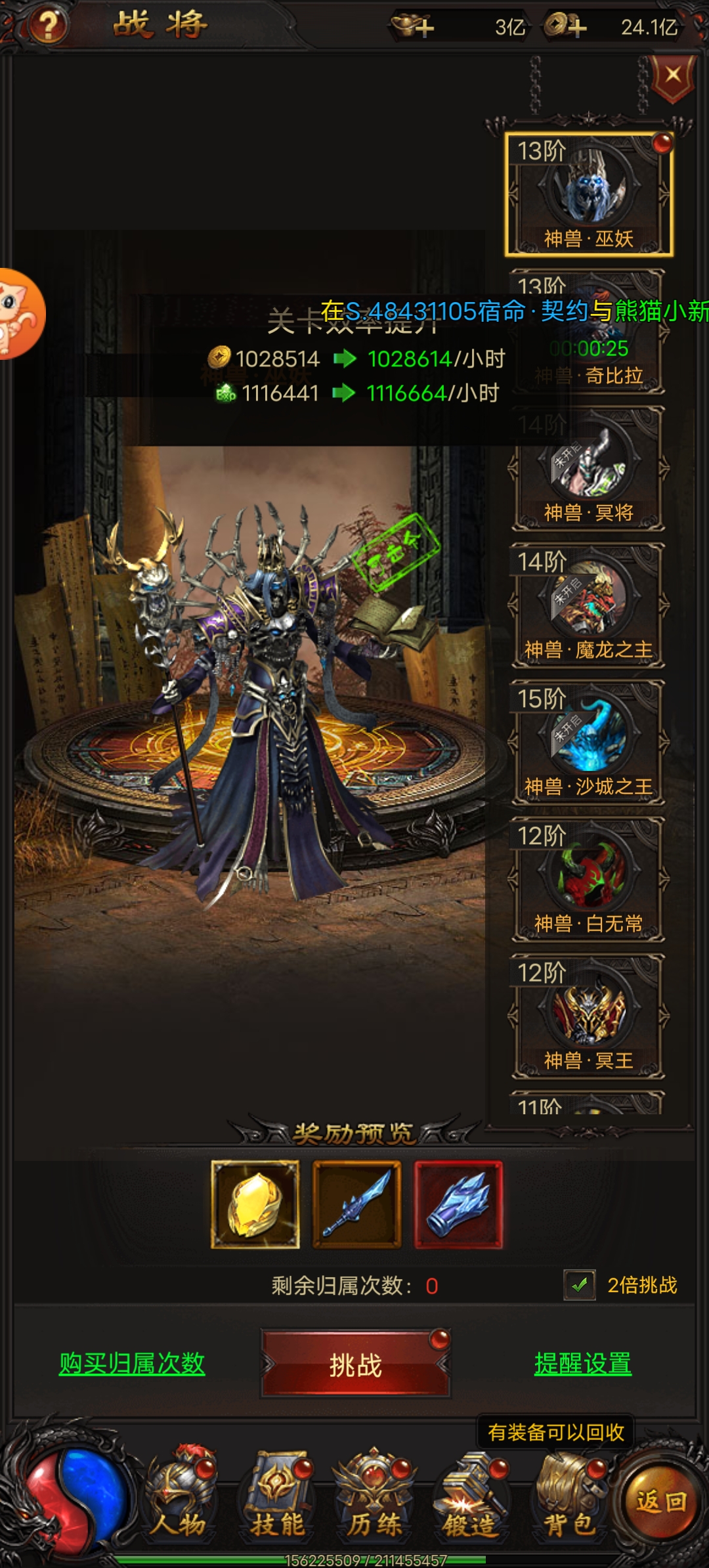709x1568 pixels.
Task: Inspect the ice crystal gauntlet reward
Action: (458, 1204)
